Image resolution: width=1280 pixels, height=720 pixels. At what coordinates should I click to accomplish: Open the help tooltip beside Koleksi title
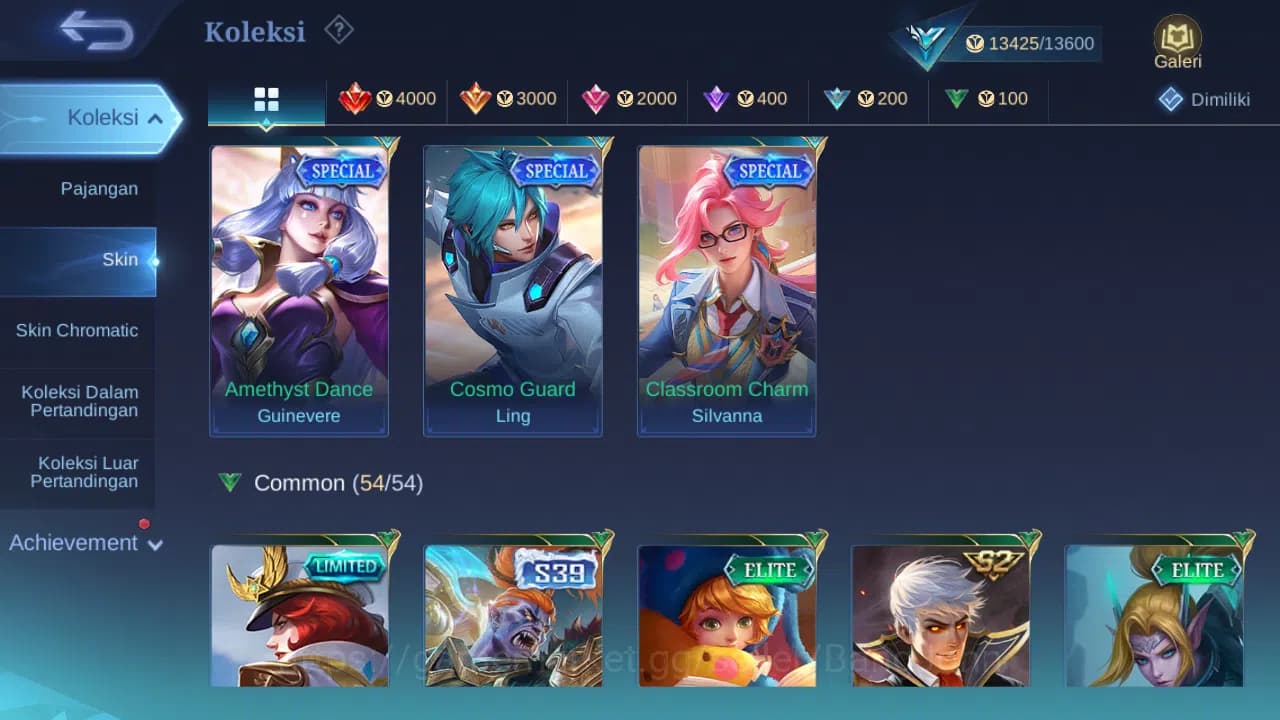[x=338, y=31]
